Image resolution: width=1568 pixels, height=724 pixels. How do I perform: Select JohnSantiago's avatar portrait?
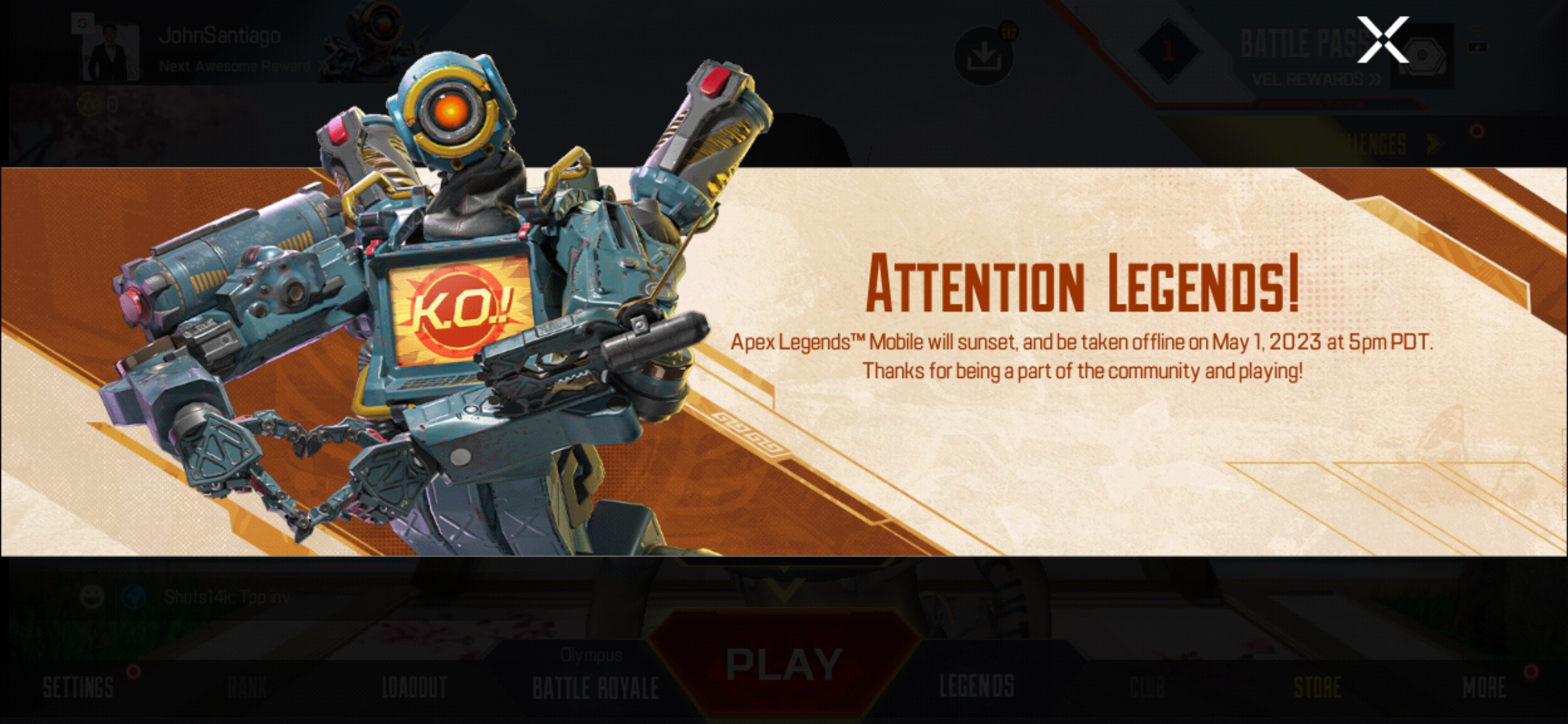(112, 51)
